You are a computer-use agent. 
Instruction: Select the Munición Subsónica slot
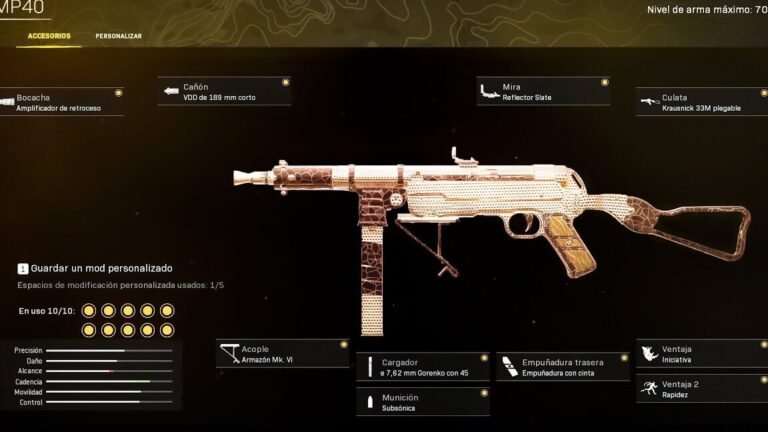click(x=423, y=402)
